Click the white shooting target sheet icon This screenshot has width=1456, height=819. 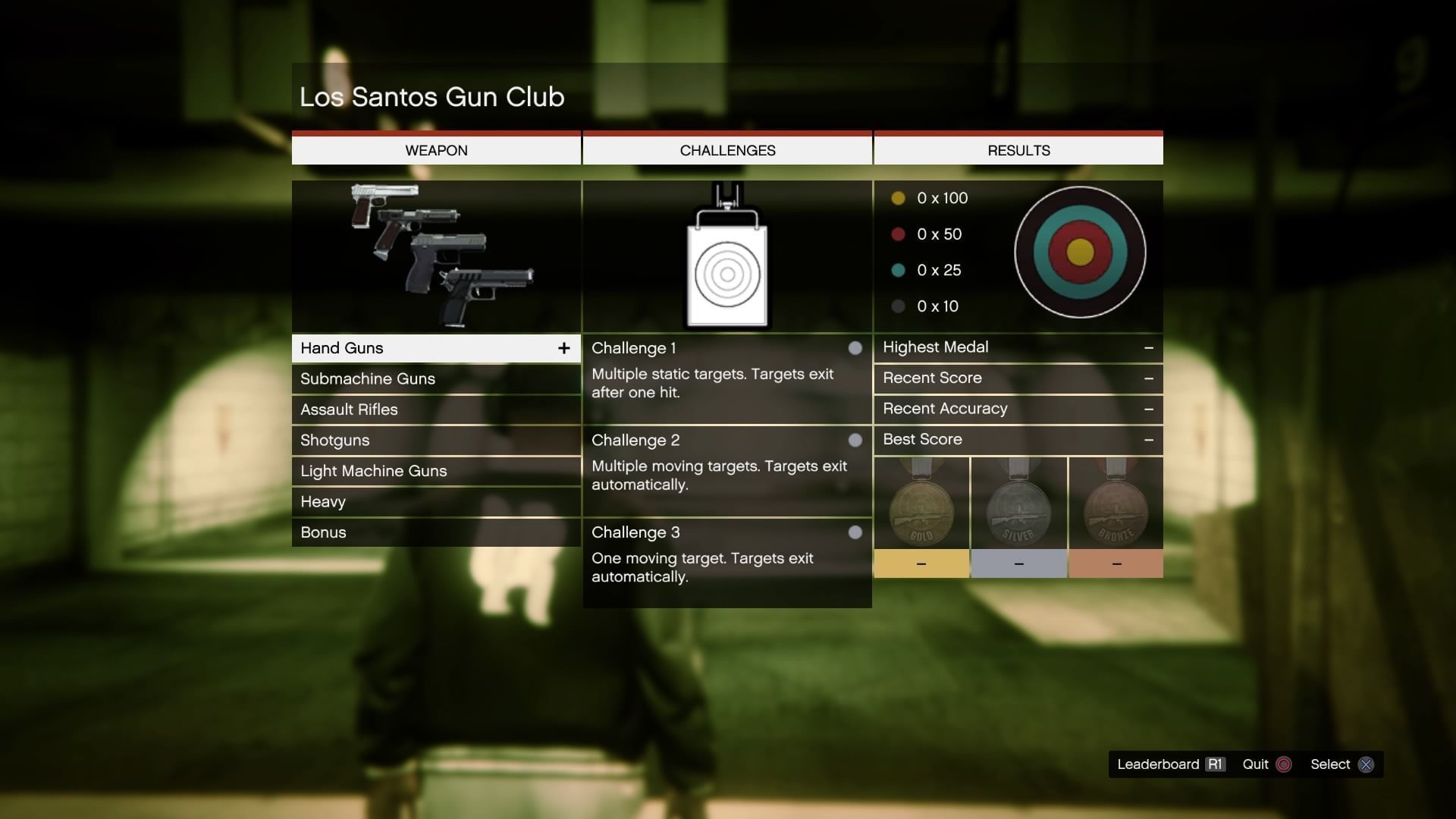pyautogui.click(x=726, y=258)
